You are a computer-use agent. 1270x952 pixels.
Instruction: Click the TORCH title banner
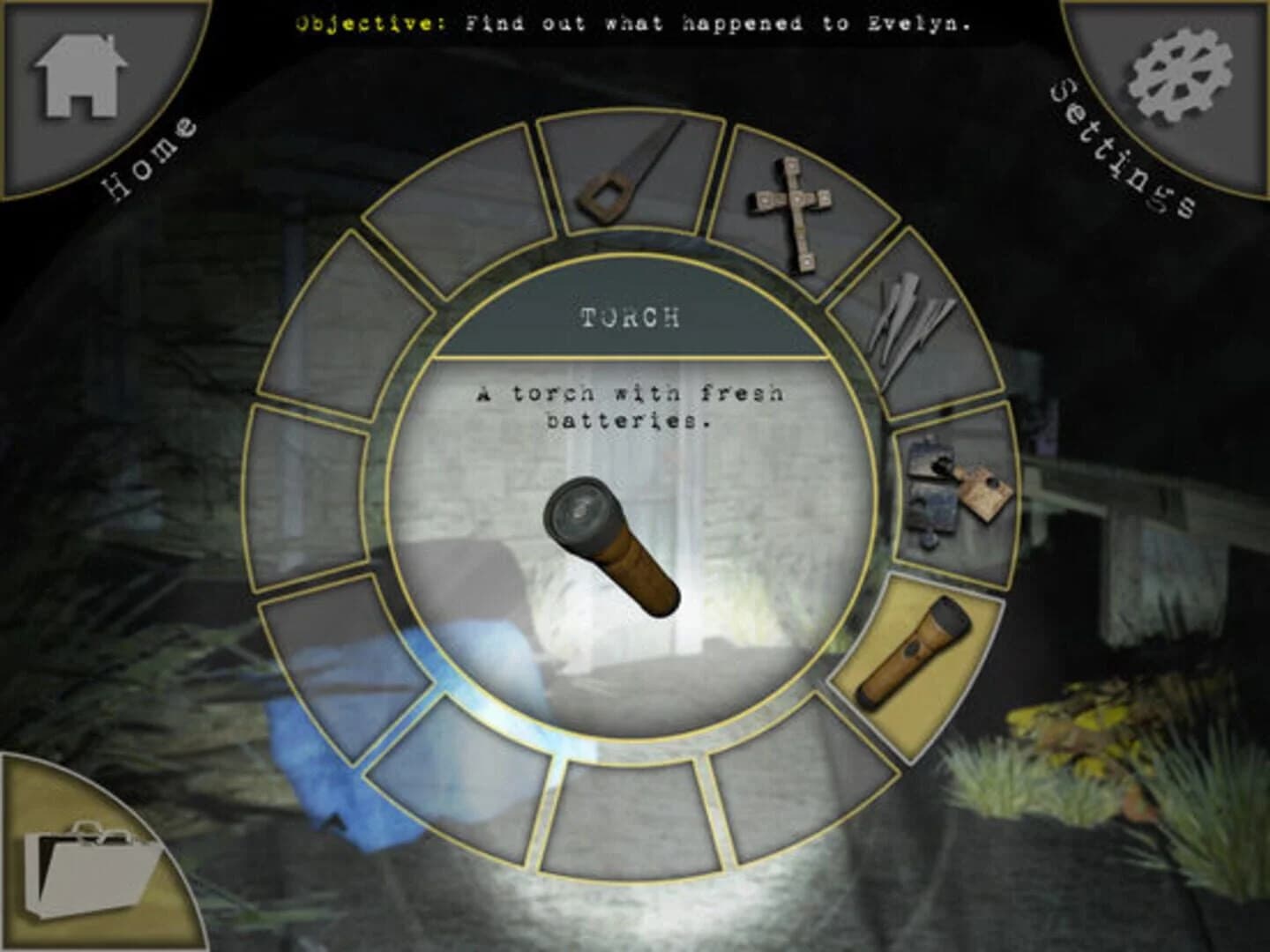[631, 317]
